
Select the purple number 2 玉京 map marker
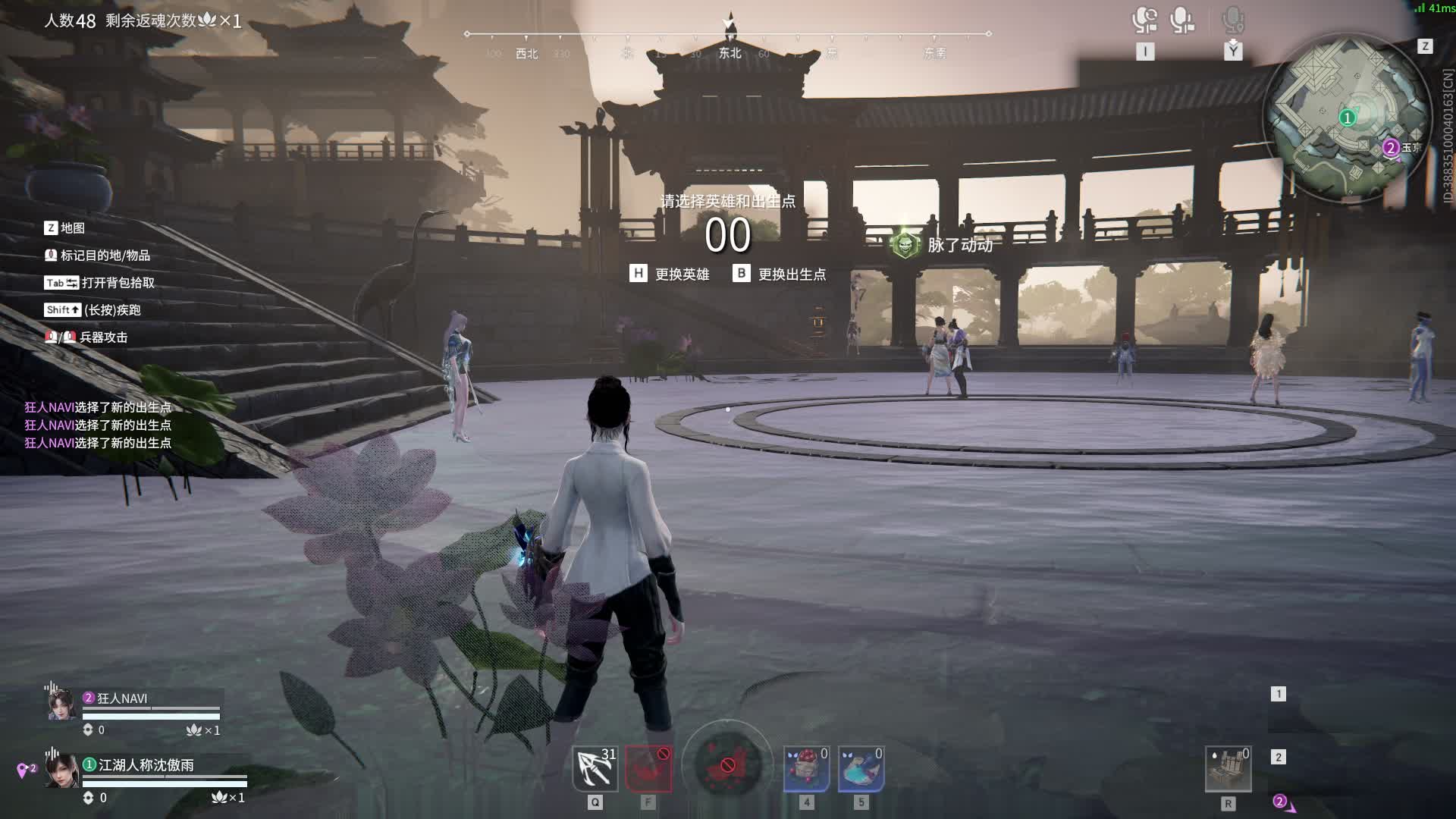coord(1391,148)
